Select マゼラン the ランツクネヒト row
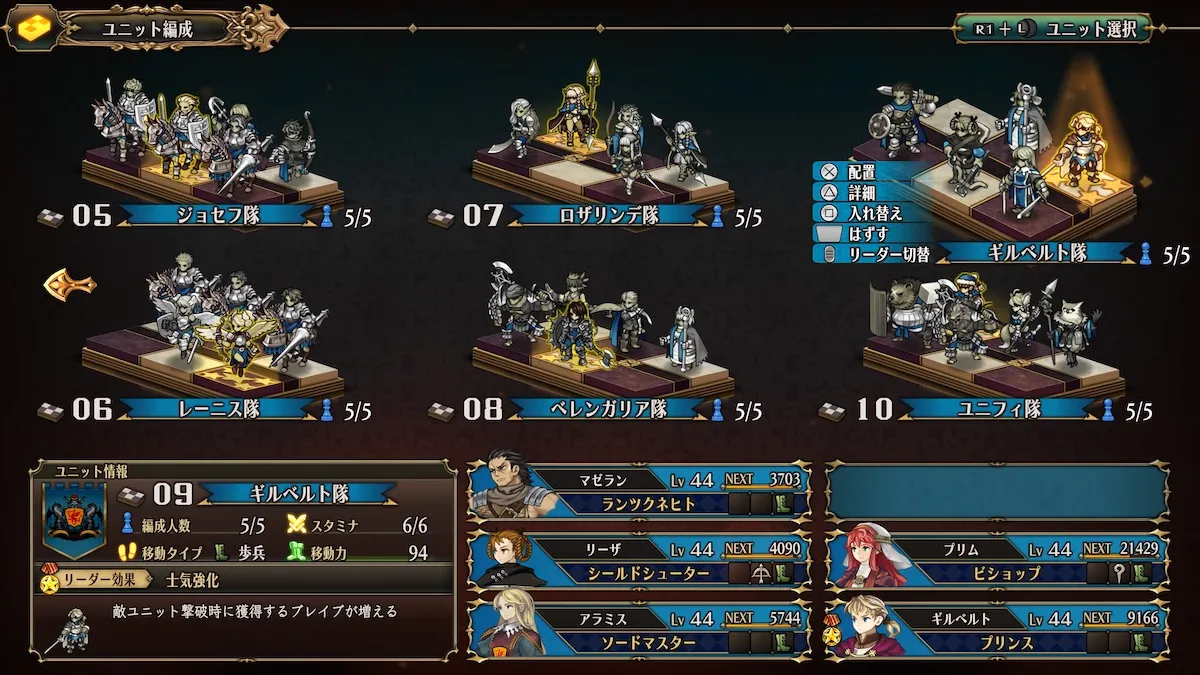This screenshot has height=675, width=1200. (x=638, y=491)
